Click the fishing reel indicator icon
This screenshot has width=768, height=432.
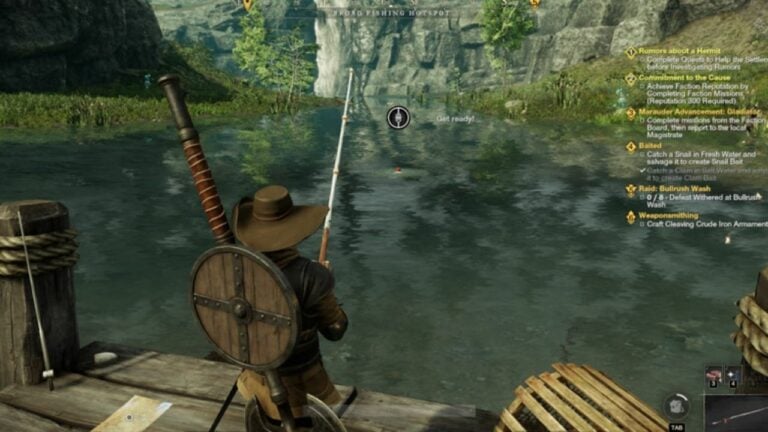pos(398,118)
